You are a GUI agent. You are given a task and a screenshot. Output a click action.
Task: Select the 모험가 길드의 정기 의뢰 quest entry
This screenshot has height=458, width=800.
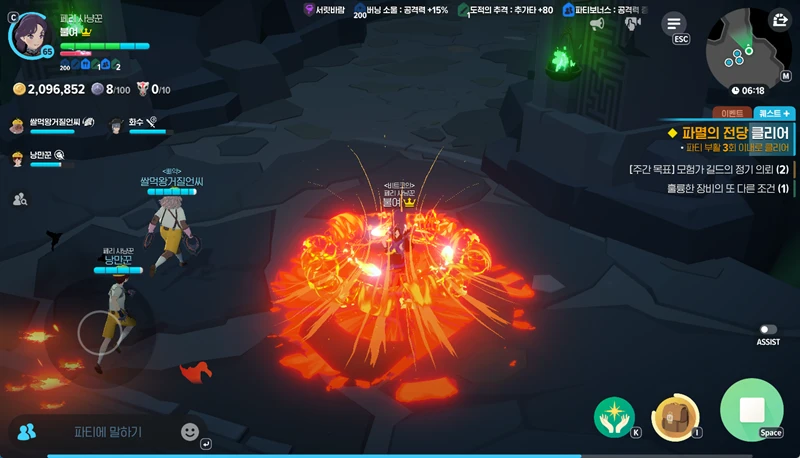(710, 168)
